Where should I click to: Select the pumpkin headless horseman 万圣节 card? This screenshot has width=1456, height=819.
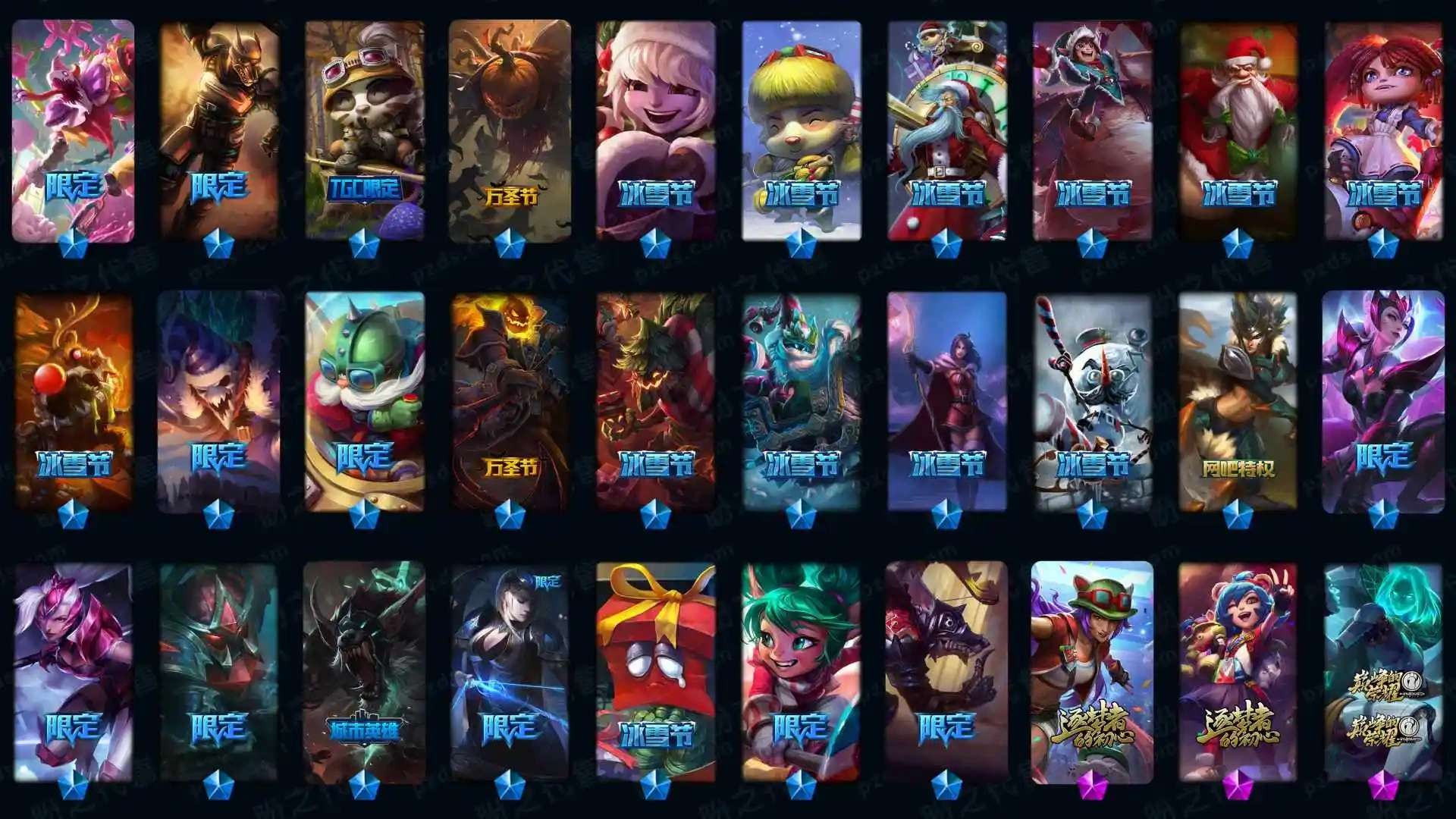(x=510, y=402)
